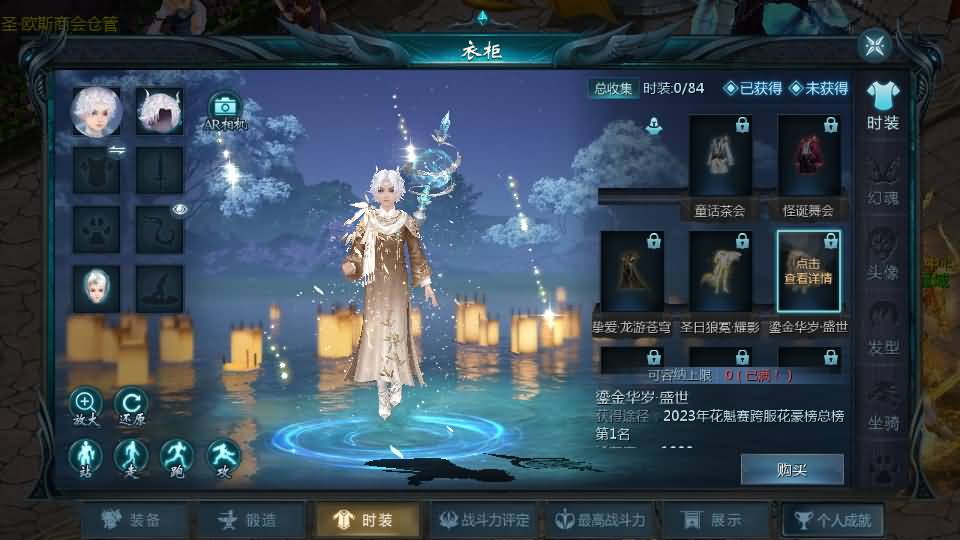
Task: Go to the 个人成就 achievements tab
Action: (833, 520)
